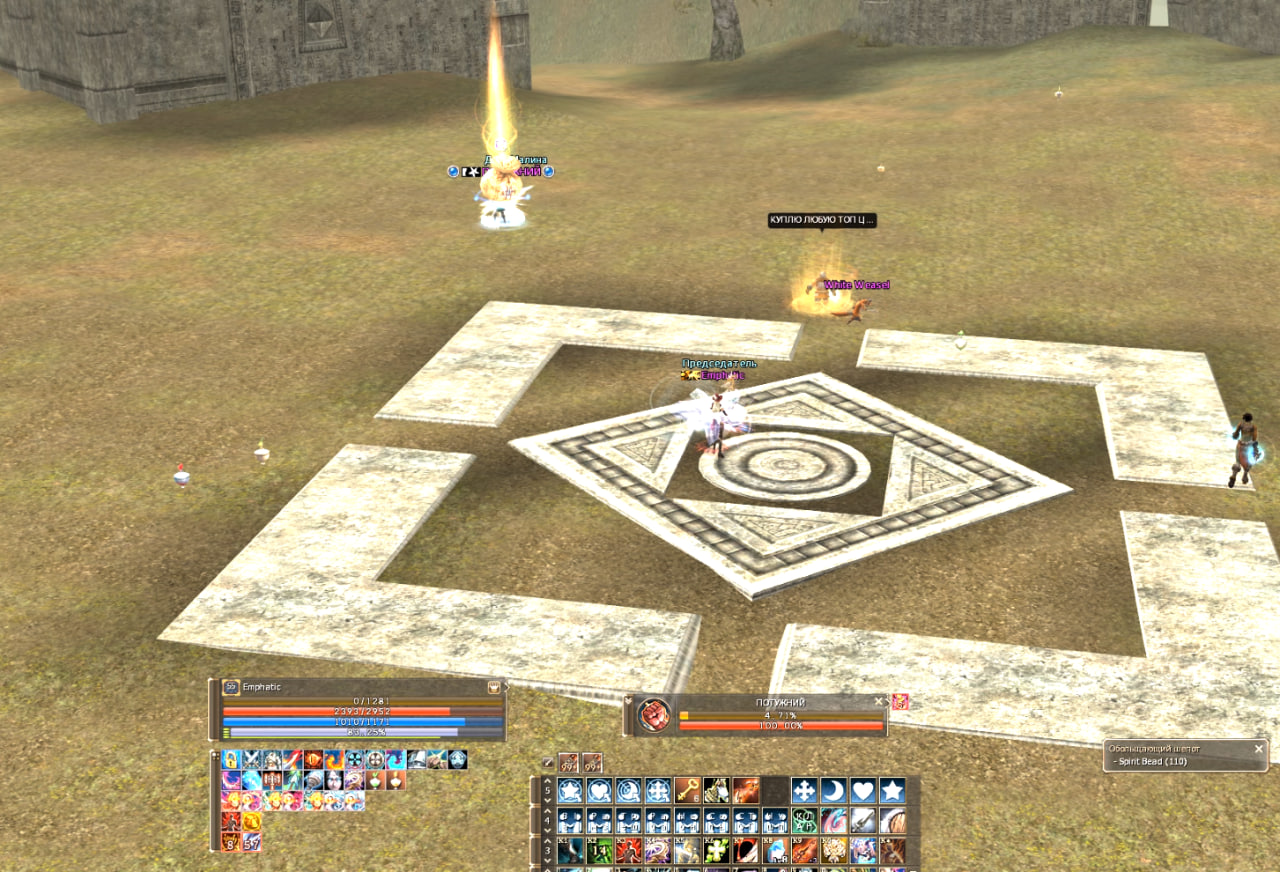Click the golden fist buff icon
Screen dimensions: 1280x872
tap(251, 822)
